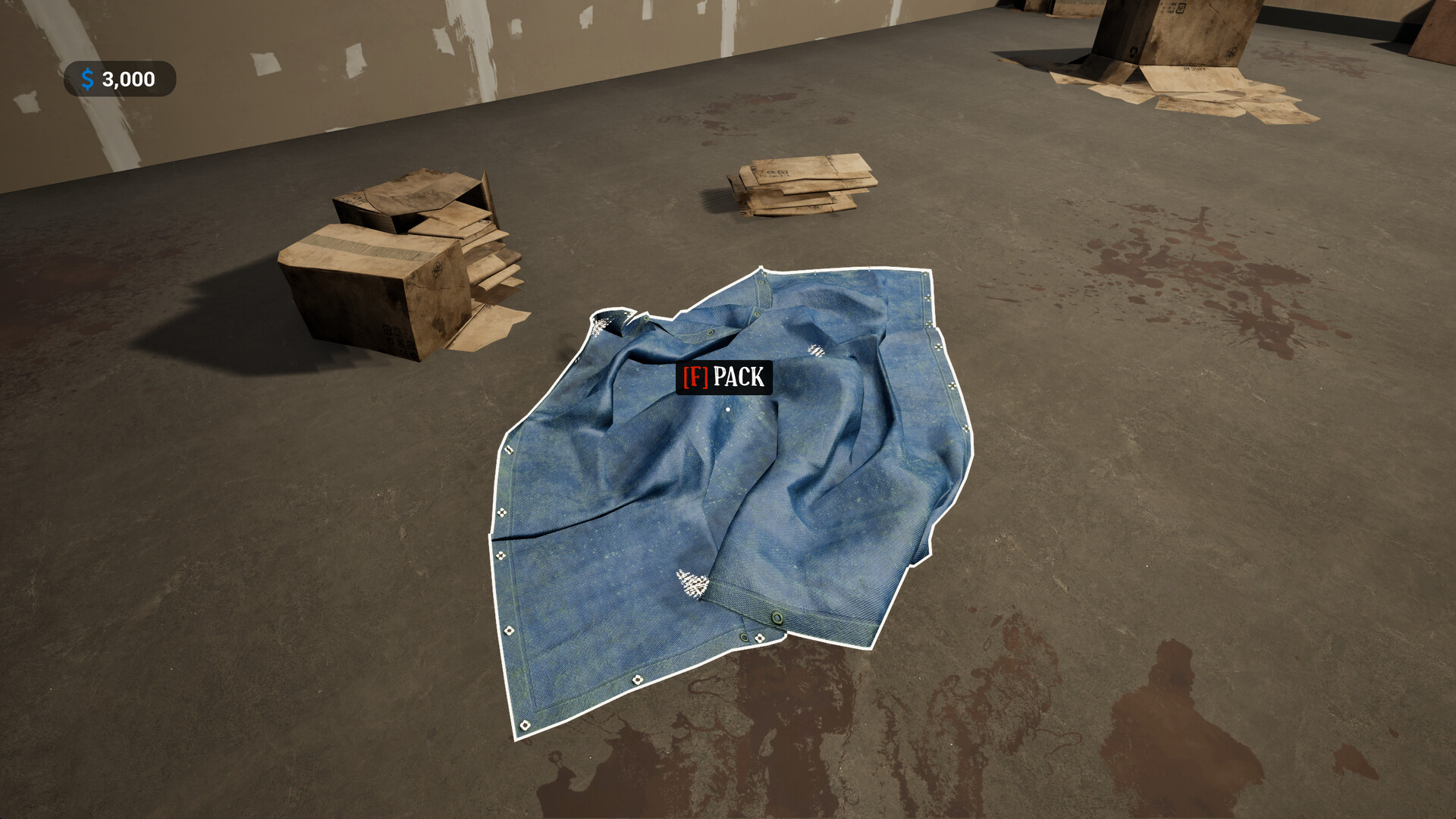Click the white center crosshair dot
The width and height of the screenshot is (1456, 819).
[727, 410]
